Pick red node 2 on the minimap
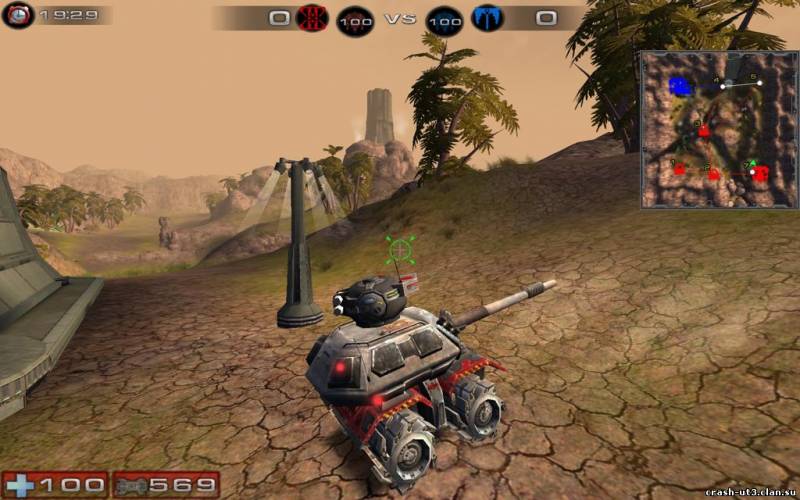This screenshot has height=500, width=800. (714, 173)
